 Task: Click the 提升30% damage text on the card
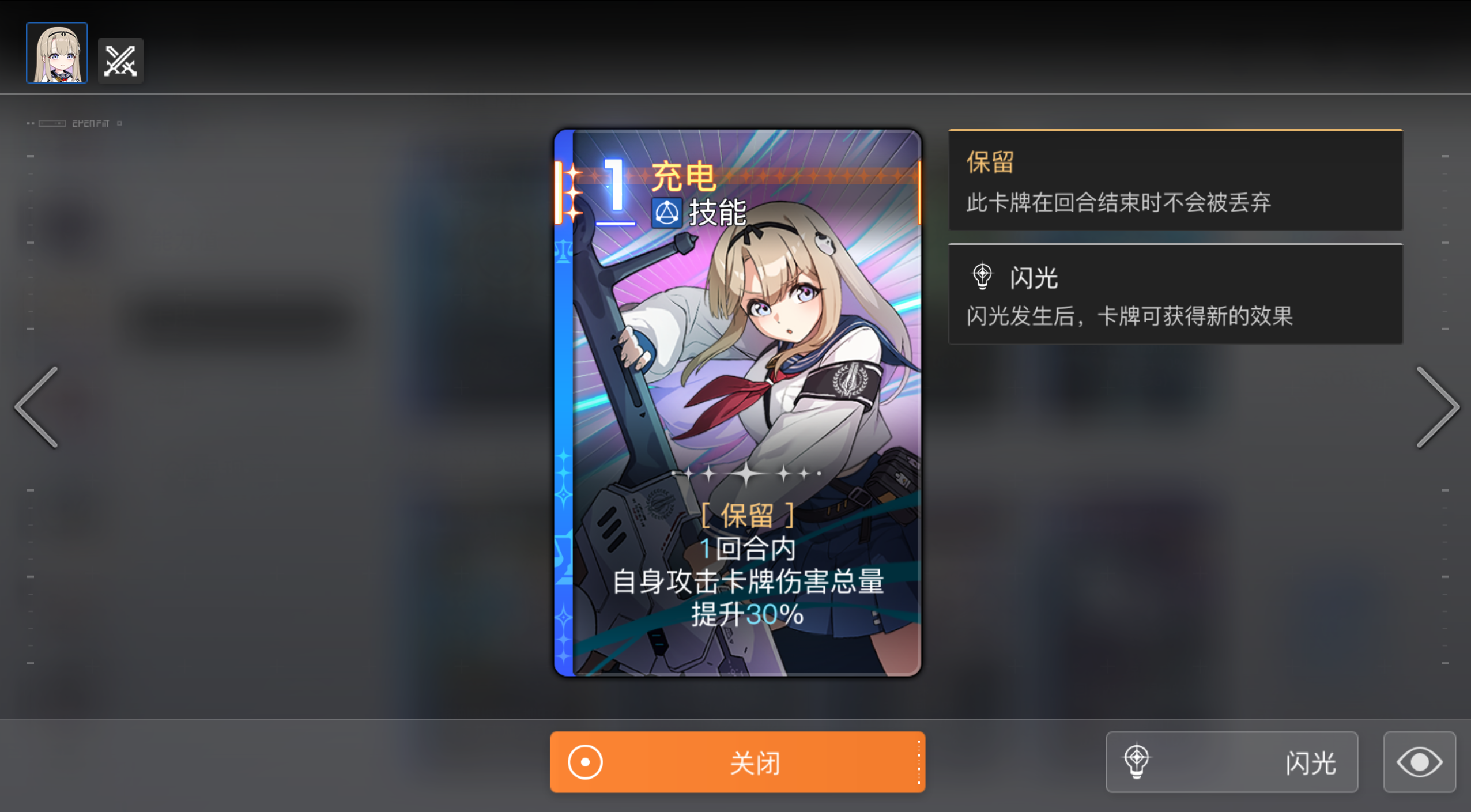pyautogui.click(x=748, y=614)
